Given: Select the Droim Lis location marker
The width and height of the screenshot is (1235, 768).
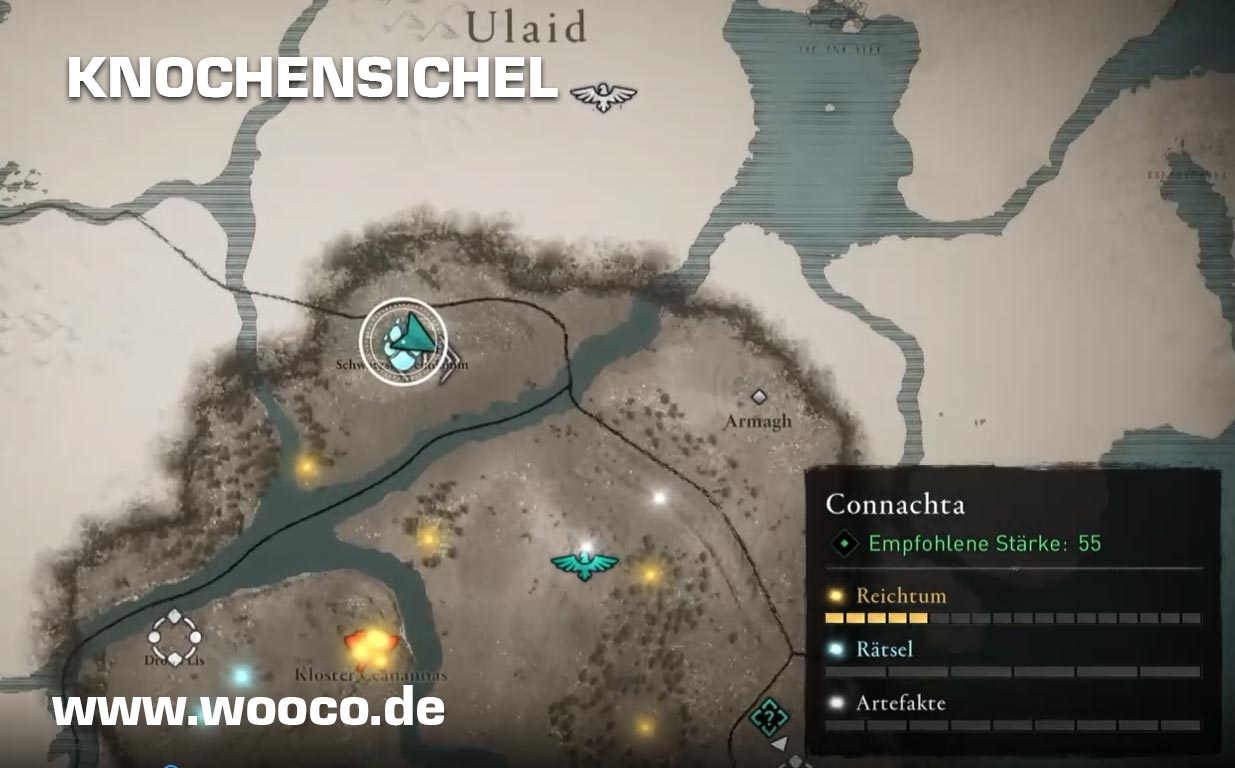Looking at the screenshot, I should click(175, 634).
